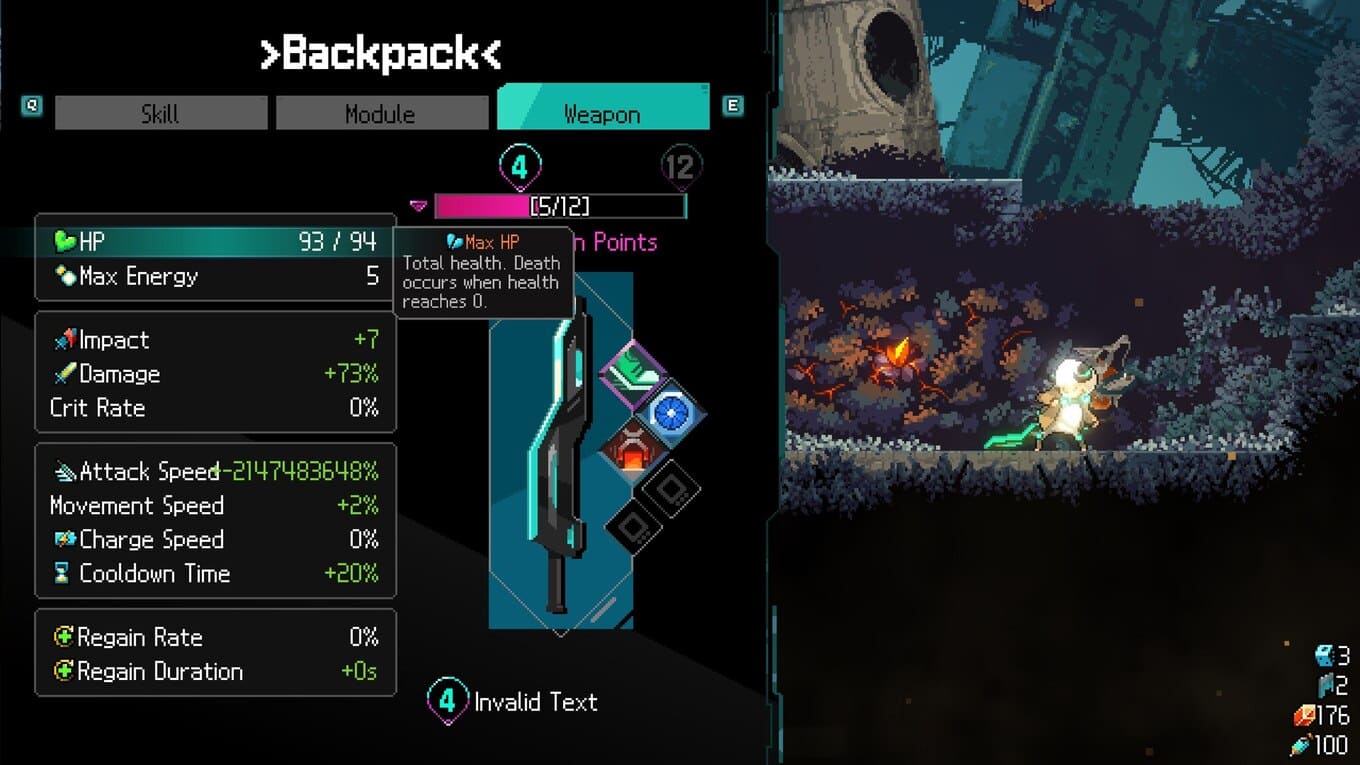Select the Damage stat row
This screenshot has width=1360, height=765.
(x=215, y=374)
